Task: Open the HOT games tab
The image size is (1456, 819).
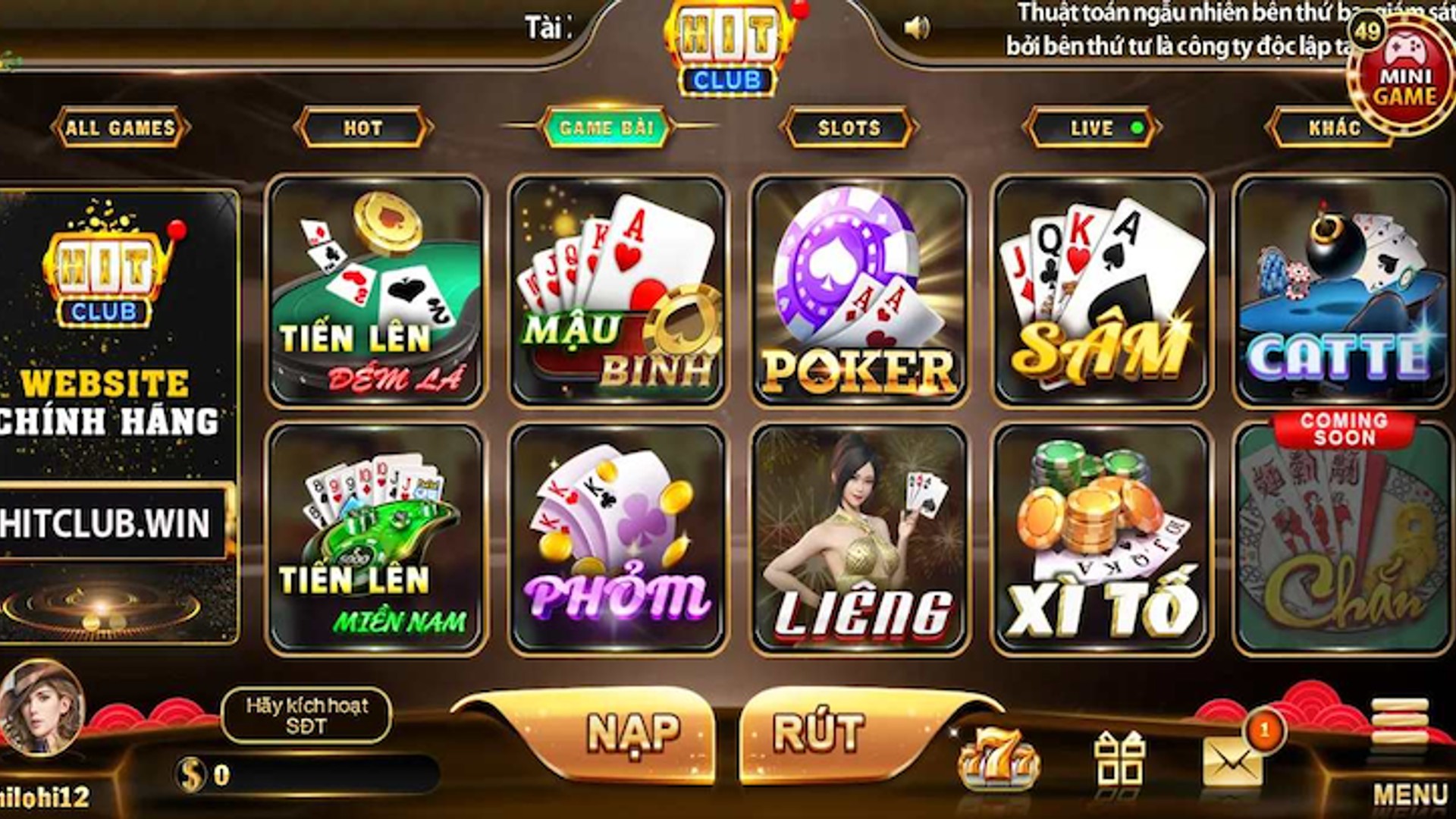Action: click(x=363, y=127)
